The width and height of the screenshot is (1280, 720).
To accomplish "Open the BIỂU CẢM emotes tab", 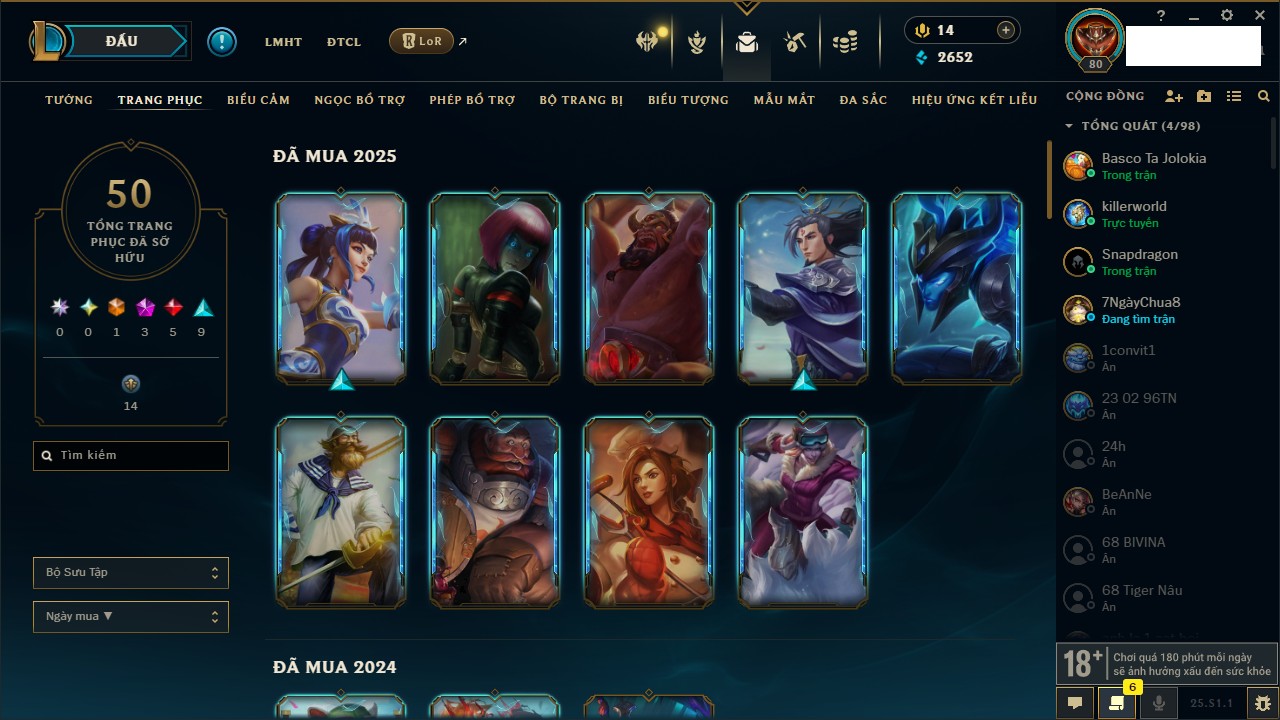I will pos(258,100).
